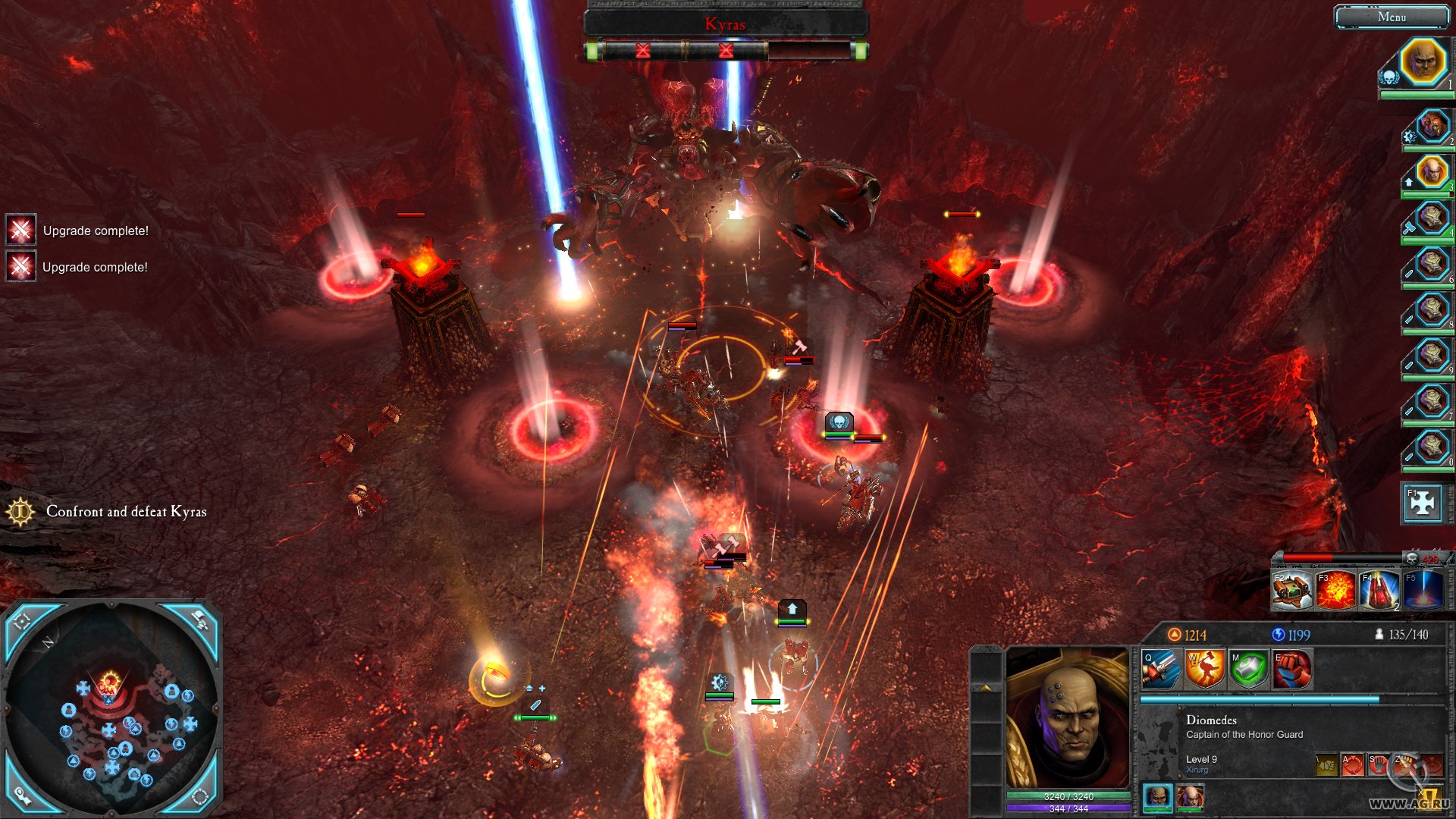Use the E red power fist ability

tap(1292, 669)
